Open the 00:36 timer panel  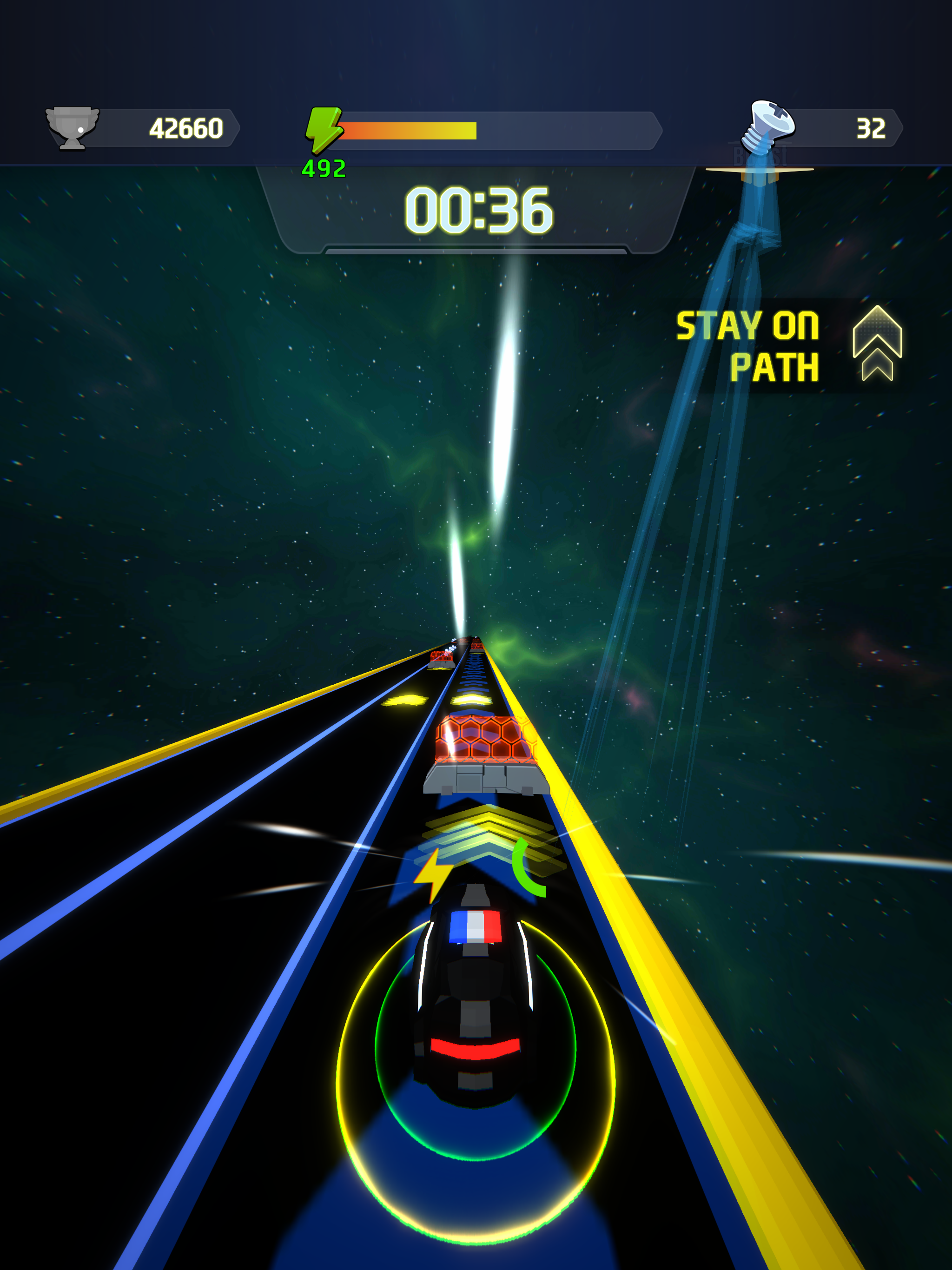tap(478, 212)
